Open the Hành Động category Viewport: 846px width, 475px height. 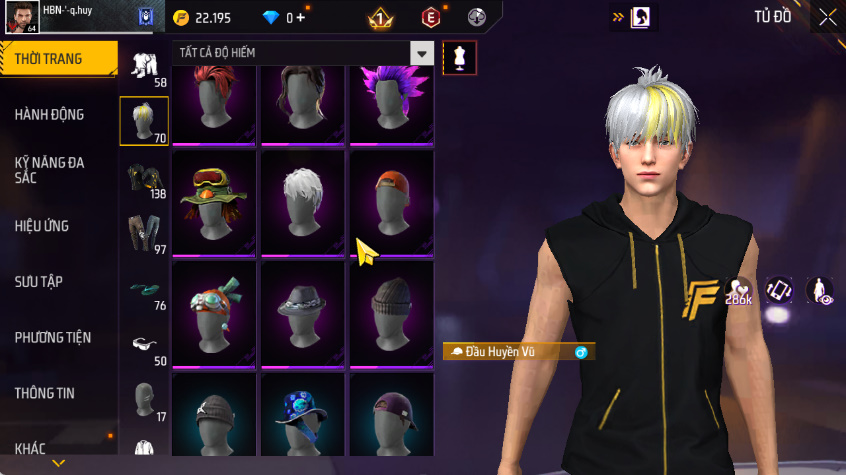tap(50, 115)
